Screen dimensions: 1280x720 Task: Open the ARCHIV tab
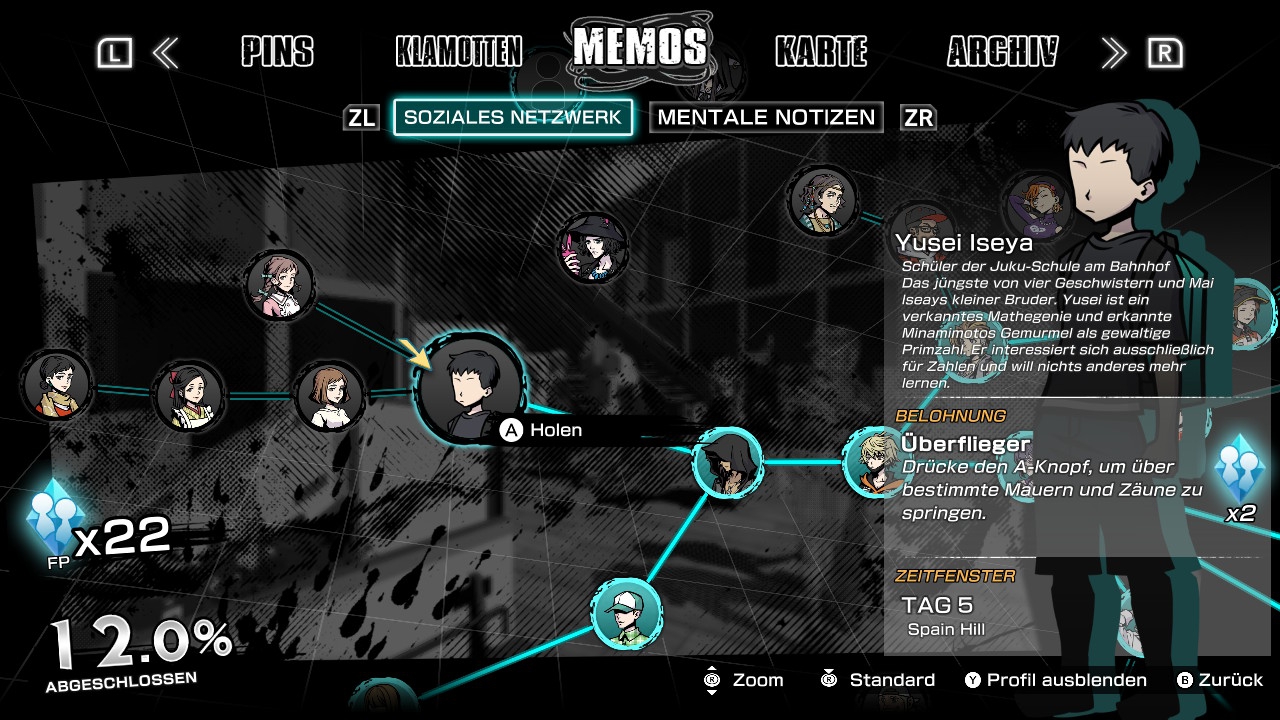tap(1002, 52)
